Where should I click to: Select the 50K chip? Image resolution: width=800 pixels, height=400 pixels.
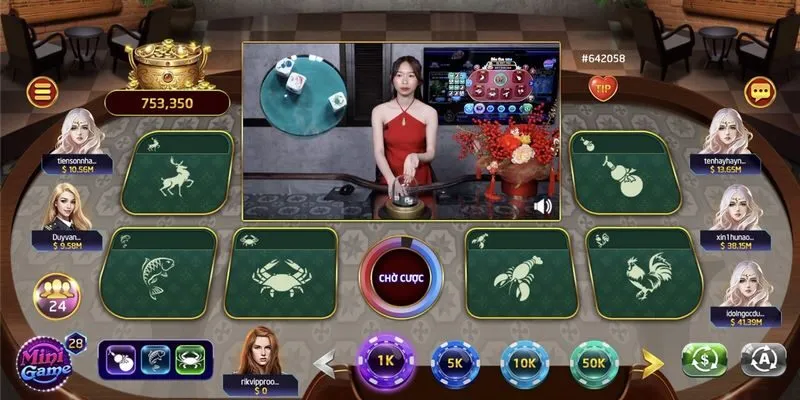(594, 362)
